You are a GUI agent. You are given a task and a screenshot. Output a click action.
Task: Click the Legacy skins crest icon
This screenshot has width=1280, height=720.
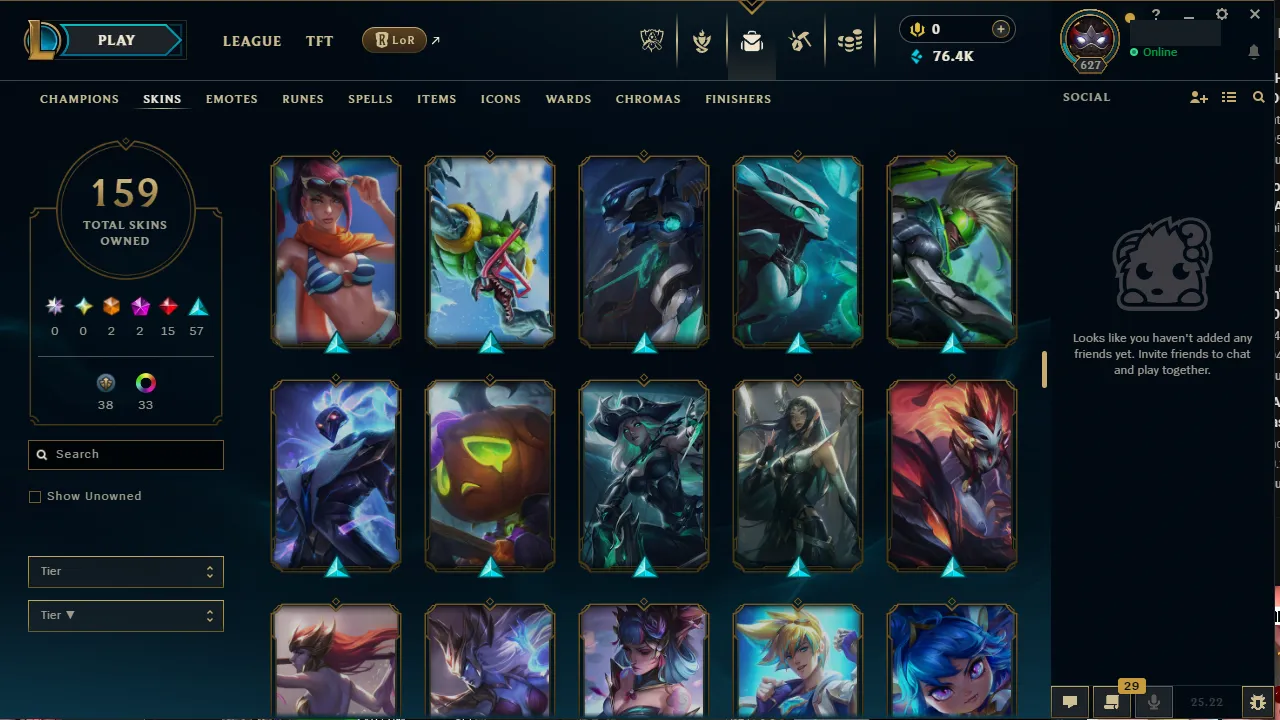tap(106, 383)
